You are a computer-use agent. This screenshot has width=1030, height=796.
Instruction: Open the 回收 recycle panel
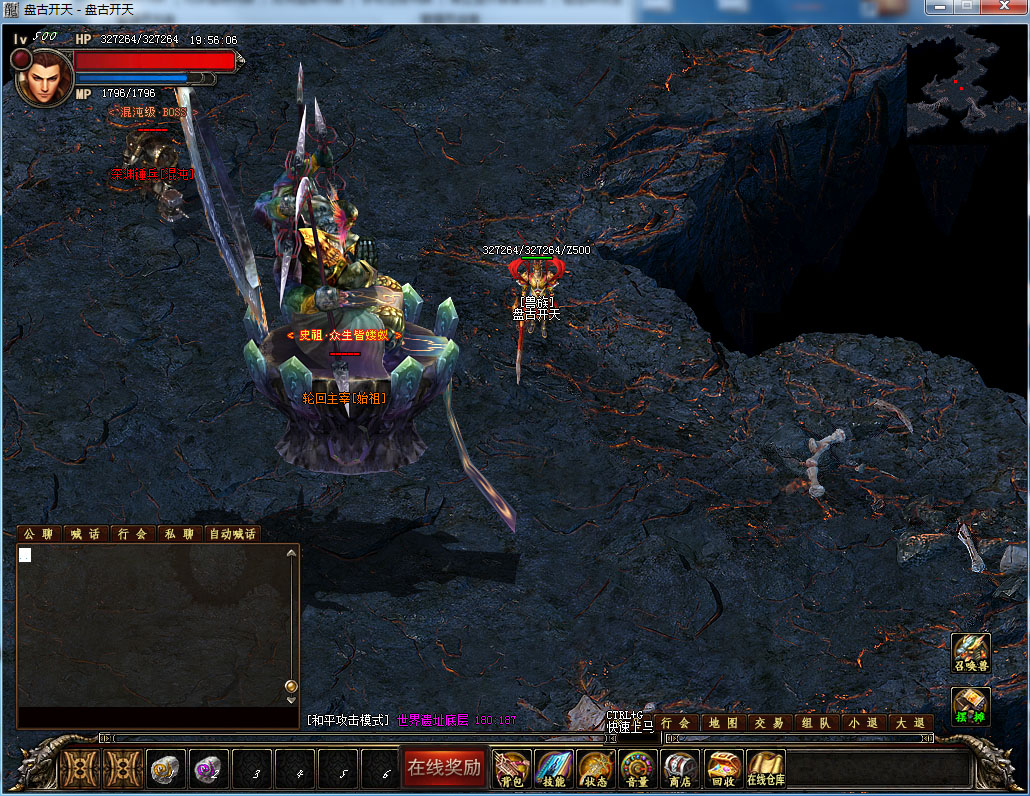(x=723, y=769)
